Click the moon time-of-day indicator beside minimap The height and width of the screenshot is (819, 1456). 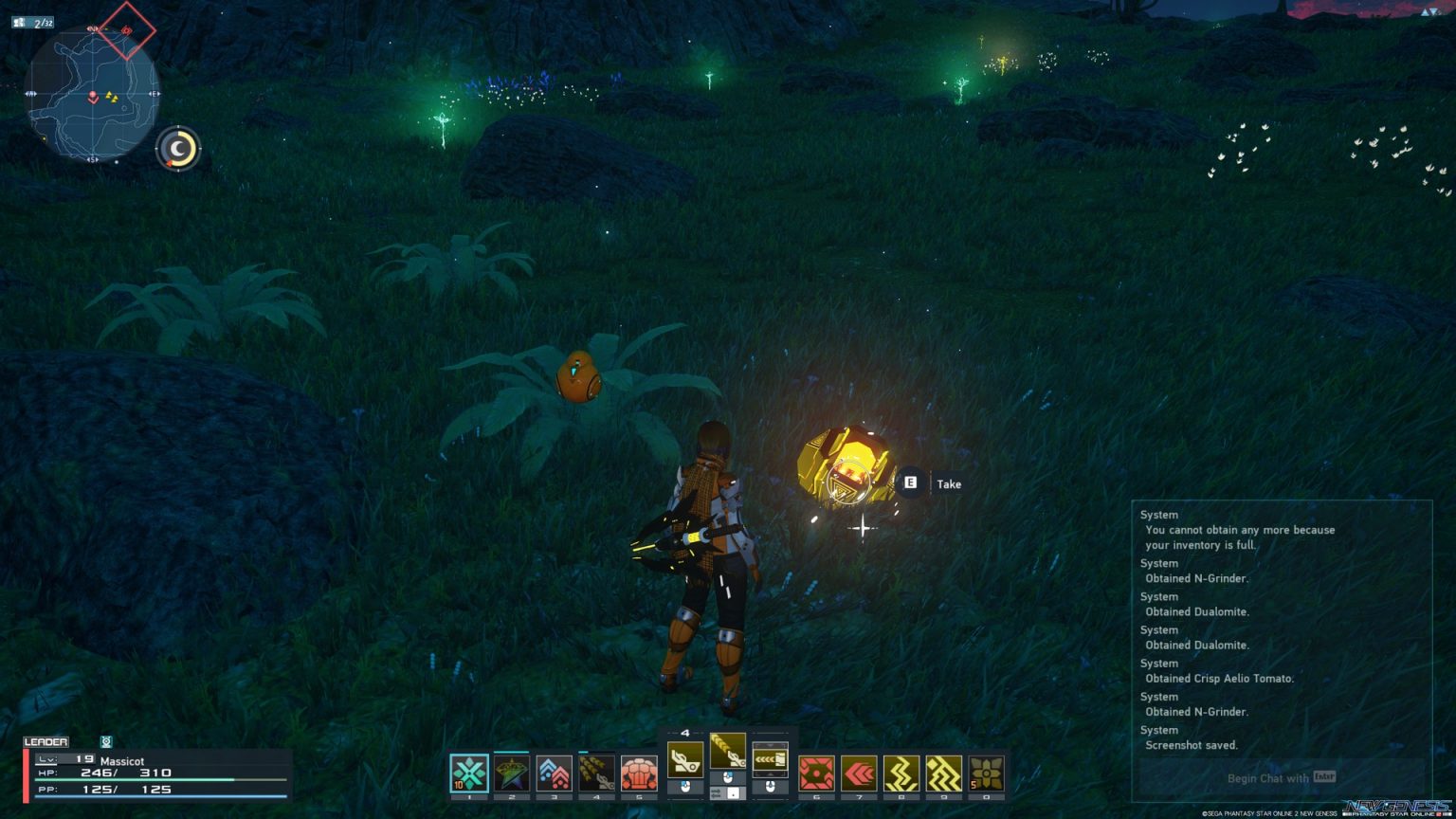pyautogui.click(x=176, y=148)
